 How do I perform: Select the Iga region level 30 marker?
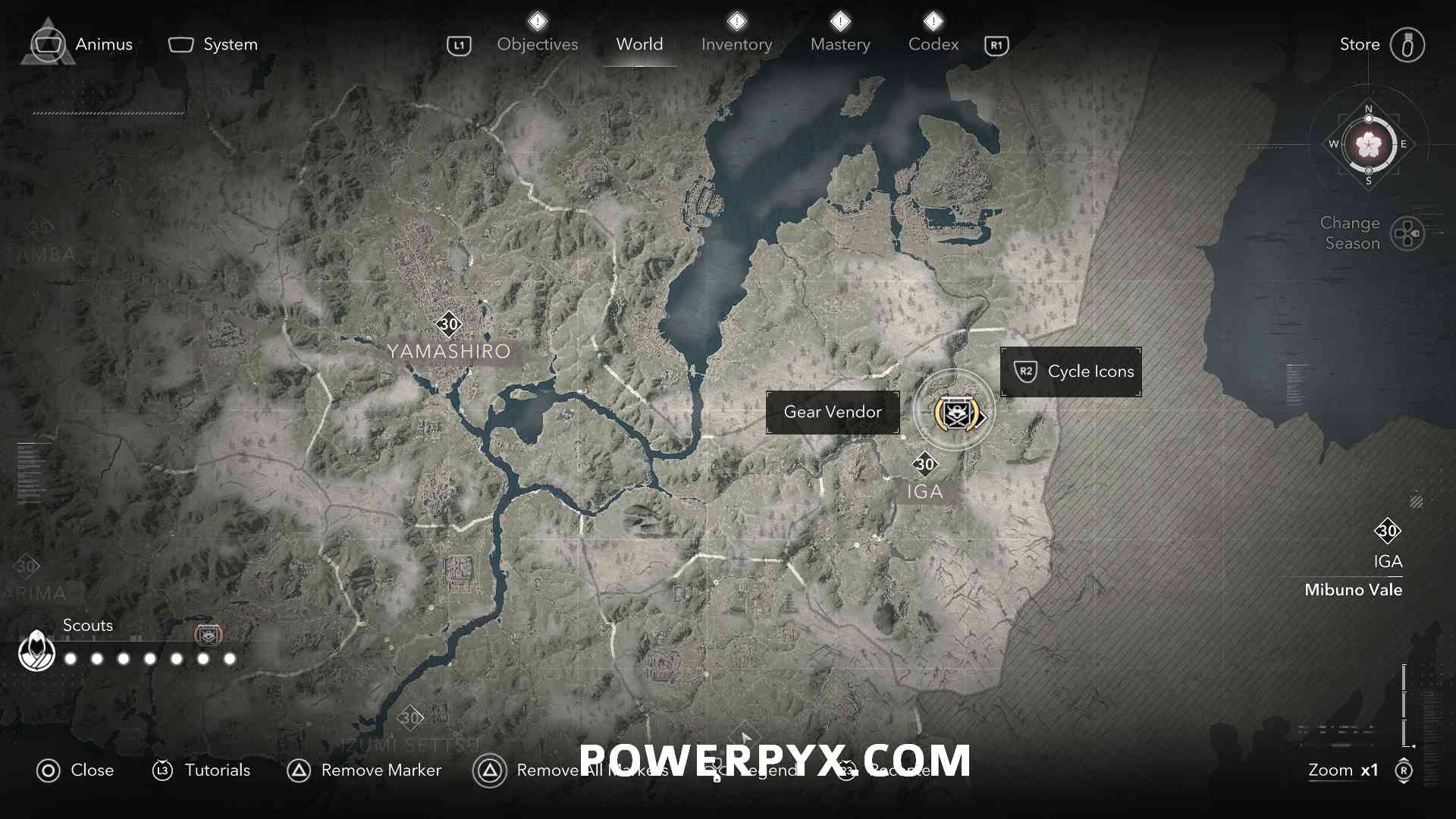tap(924, 464)
